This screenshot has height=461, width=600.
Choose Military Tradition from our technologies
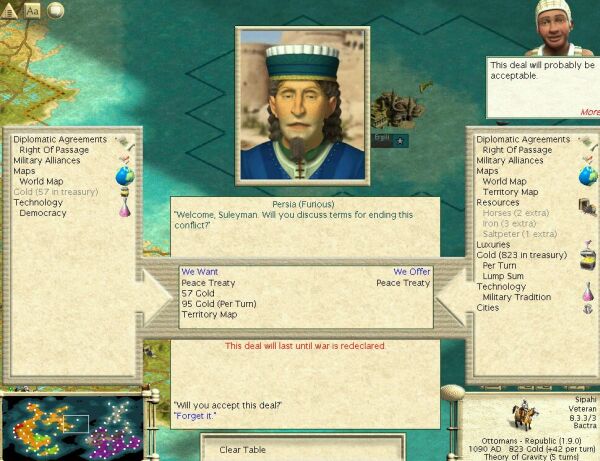(518, 297)
